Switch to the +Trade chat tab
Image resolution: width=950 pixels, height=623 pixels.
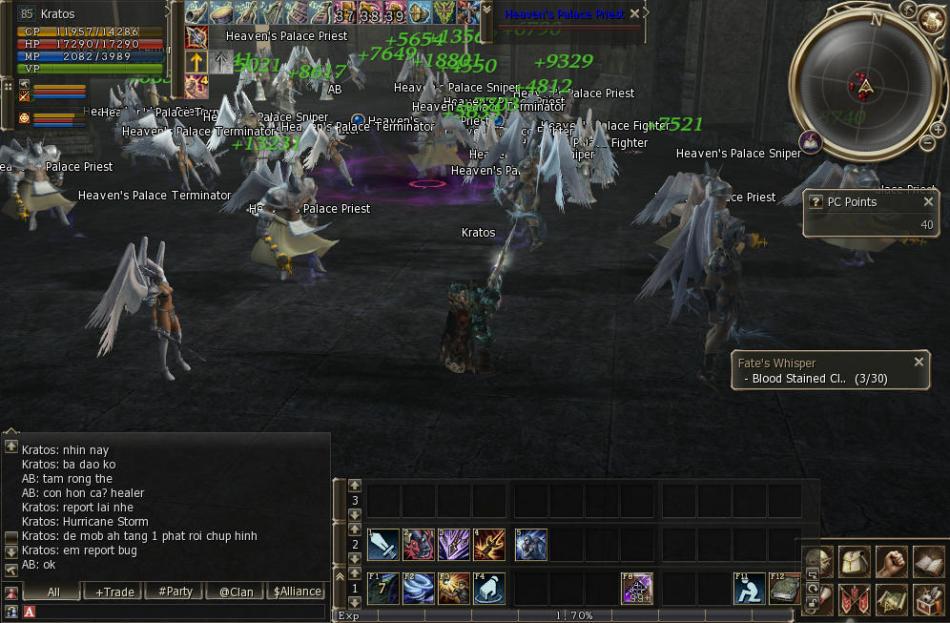point(114,591)
